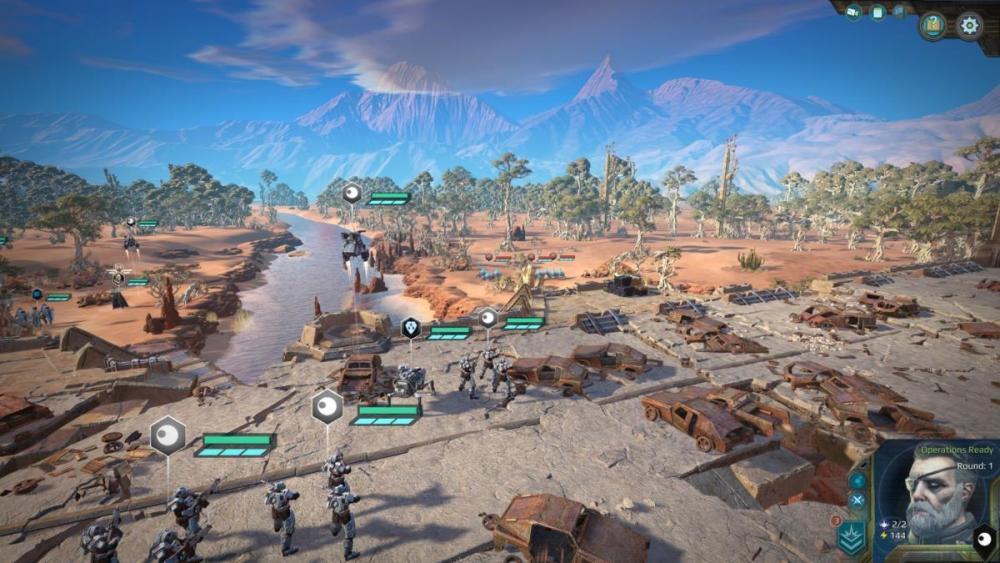Open the settings gear menu
The width and height of the screenshot is (1000, 563).
tap(969, 25)
